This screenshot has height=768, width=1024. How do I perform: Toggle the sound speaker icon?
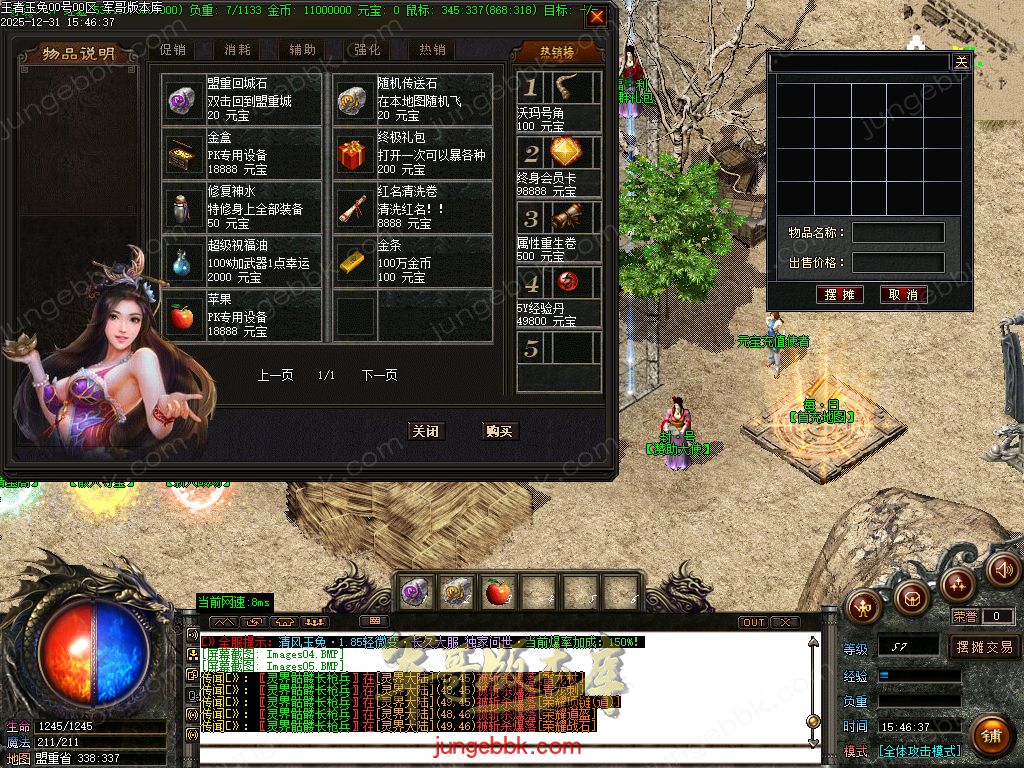click(x=1003, y=570)
